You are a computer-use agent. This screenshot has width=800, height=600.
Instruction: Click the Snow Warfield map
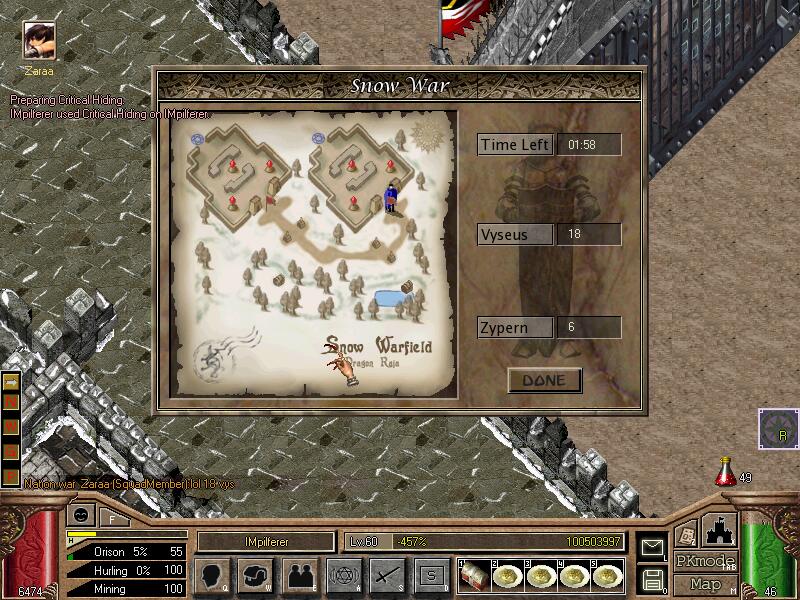click(314, 251)
